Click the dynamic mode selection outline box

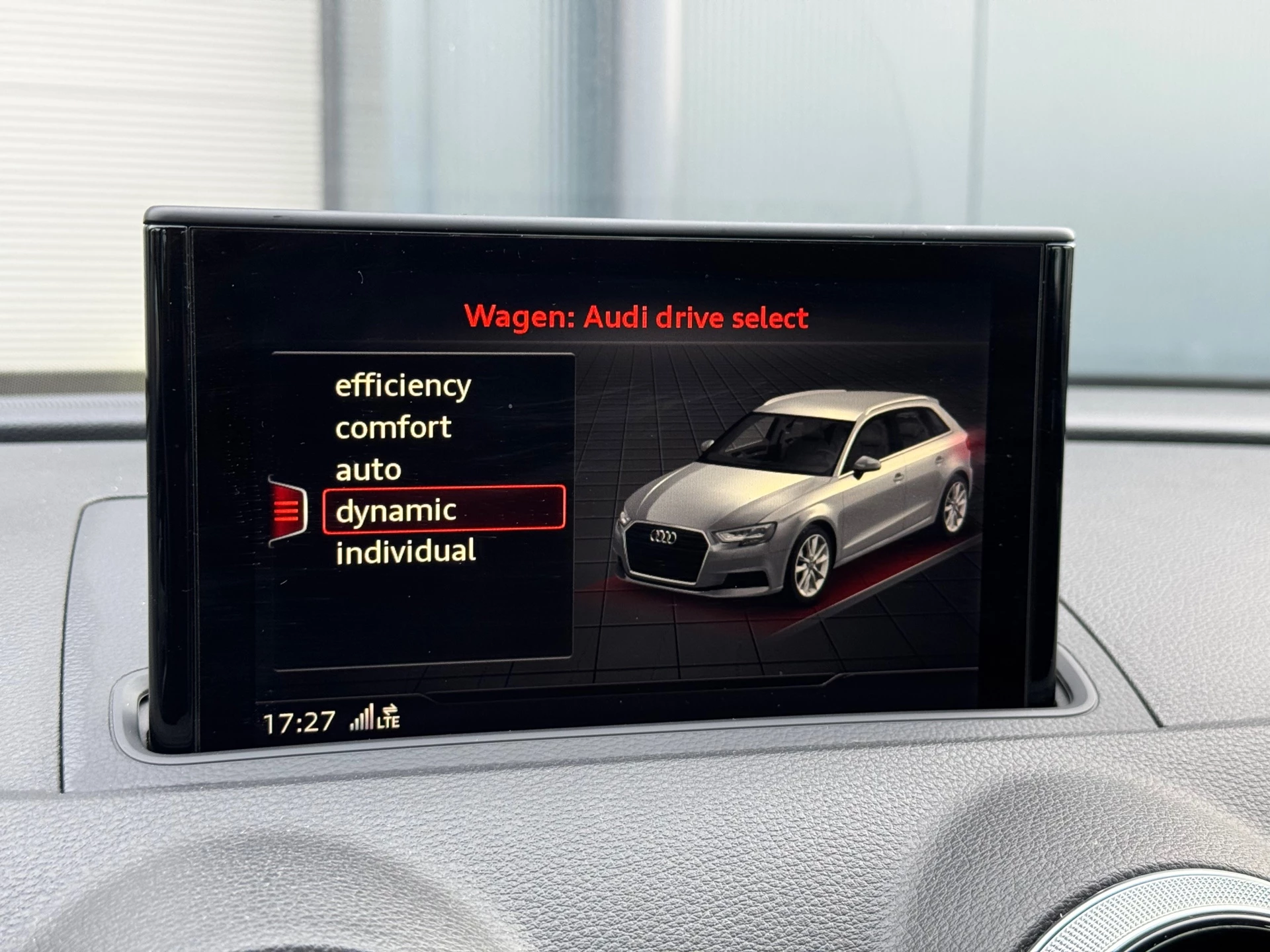pos(445,510)
